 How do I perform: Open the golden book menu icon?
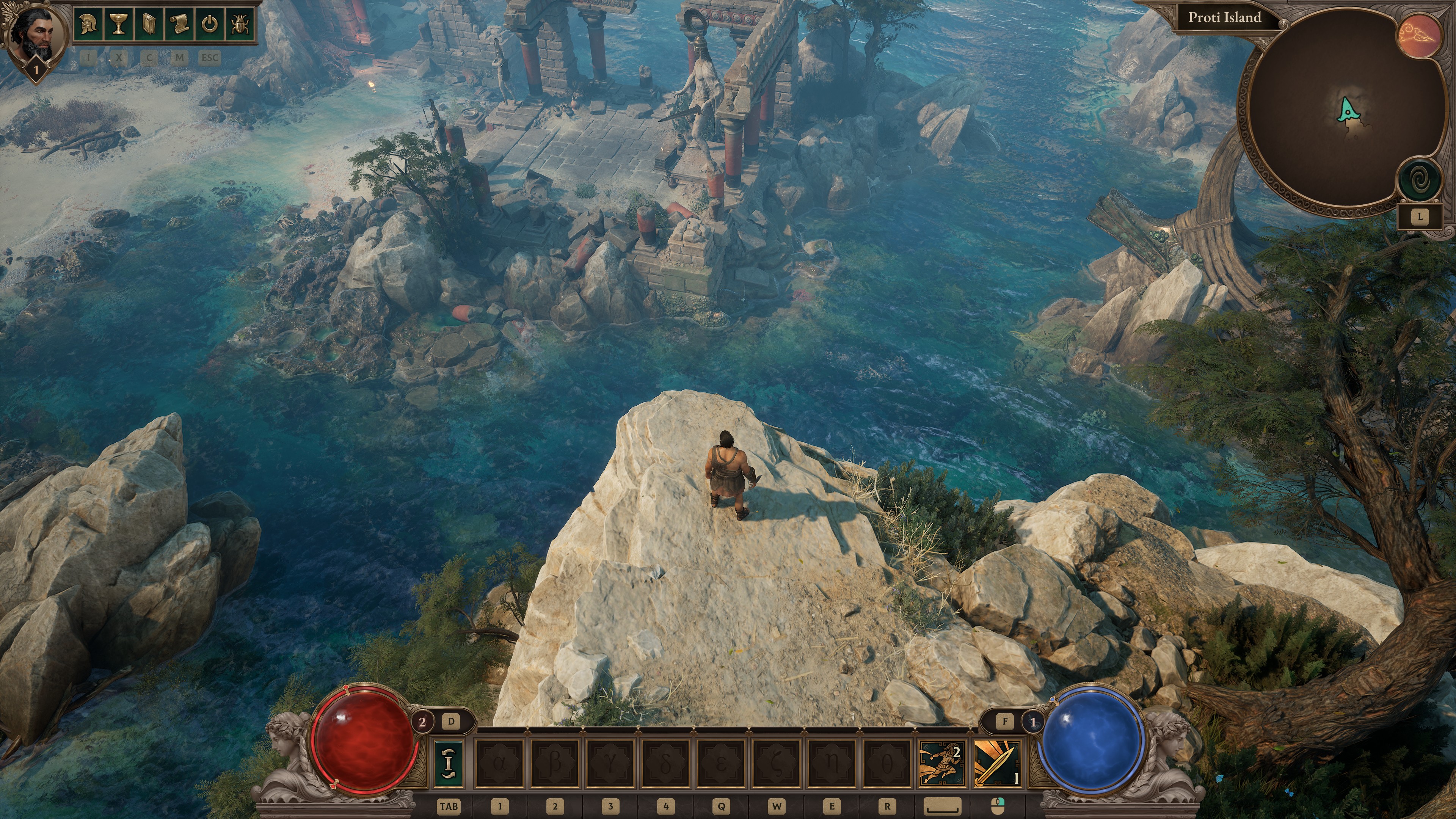149,24
